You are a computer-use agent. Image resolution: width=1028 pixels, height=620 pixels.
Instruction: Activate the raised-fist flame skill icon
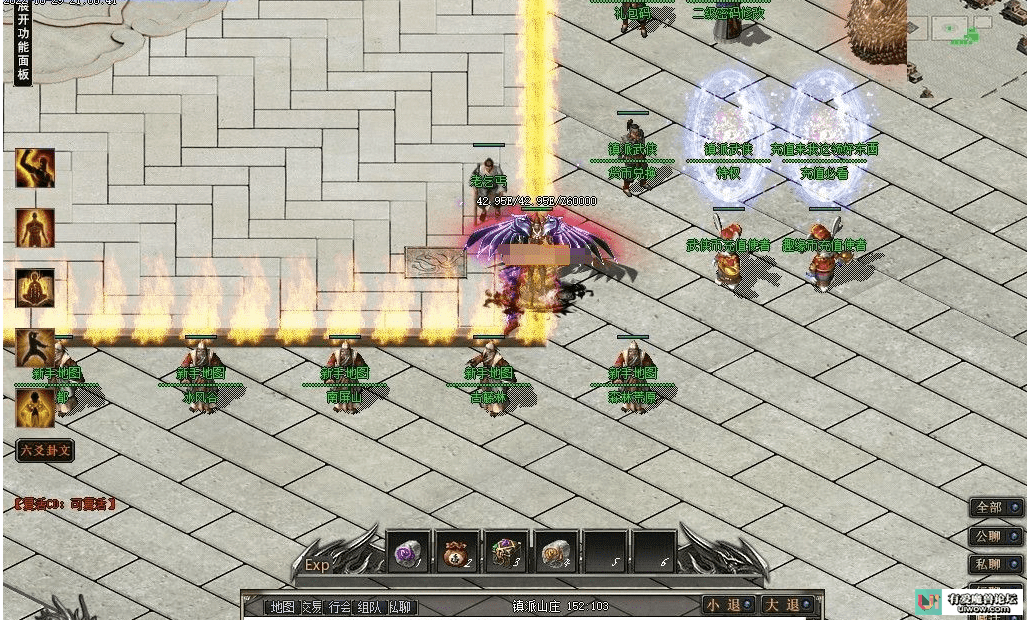click(x=35, y=168)
